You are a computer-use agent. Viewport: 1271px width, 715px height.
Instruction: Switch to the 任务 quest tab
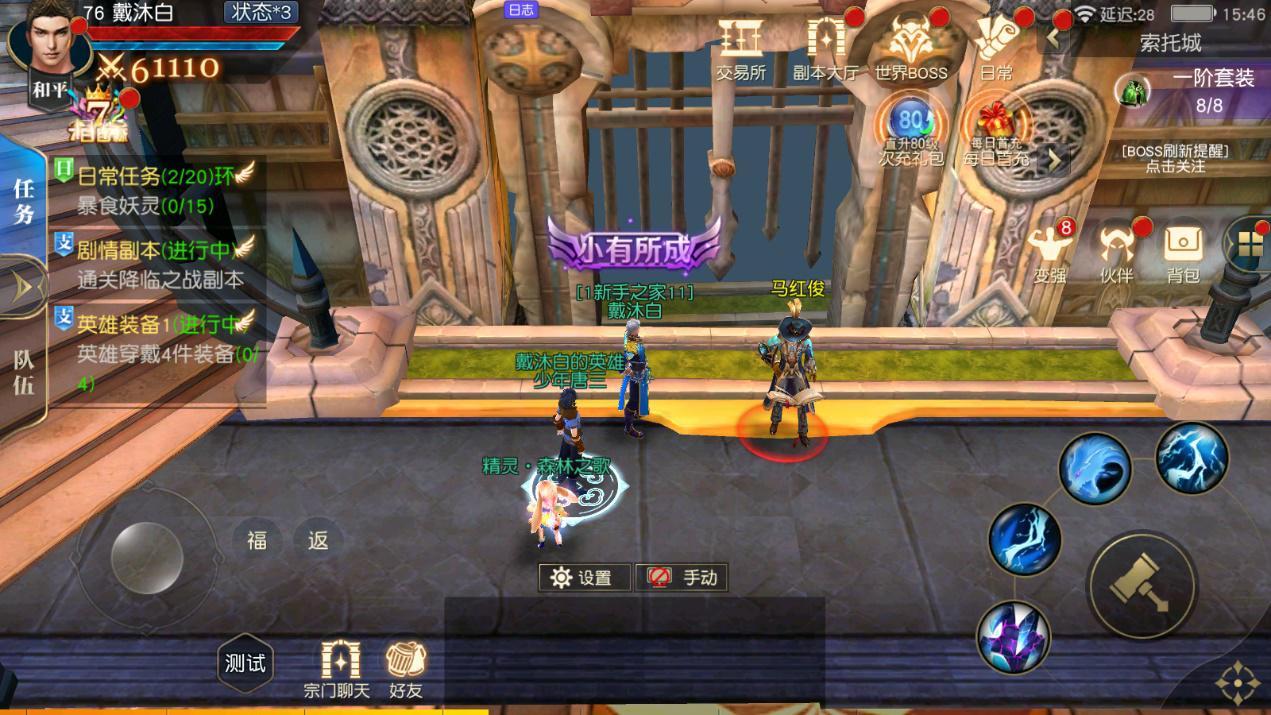[x=24, y=200]
